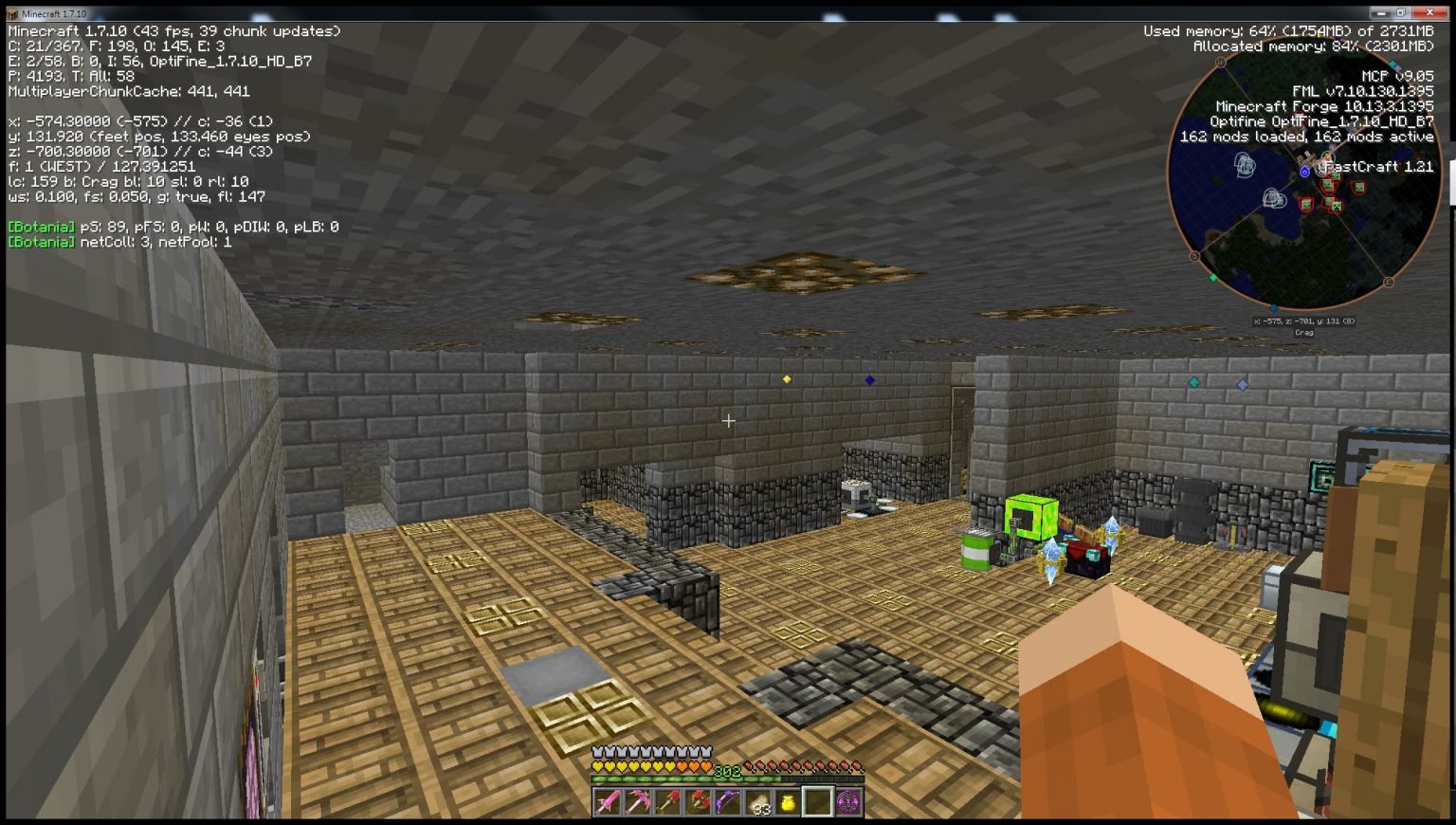Select the yellow coin pouch in the hotbar
The height and width of the screenshot is (825, 1456).
tap(788, 801)
